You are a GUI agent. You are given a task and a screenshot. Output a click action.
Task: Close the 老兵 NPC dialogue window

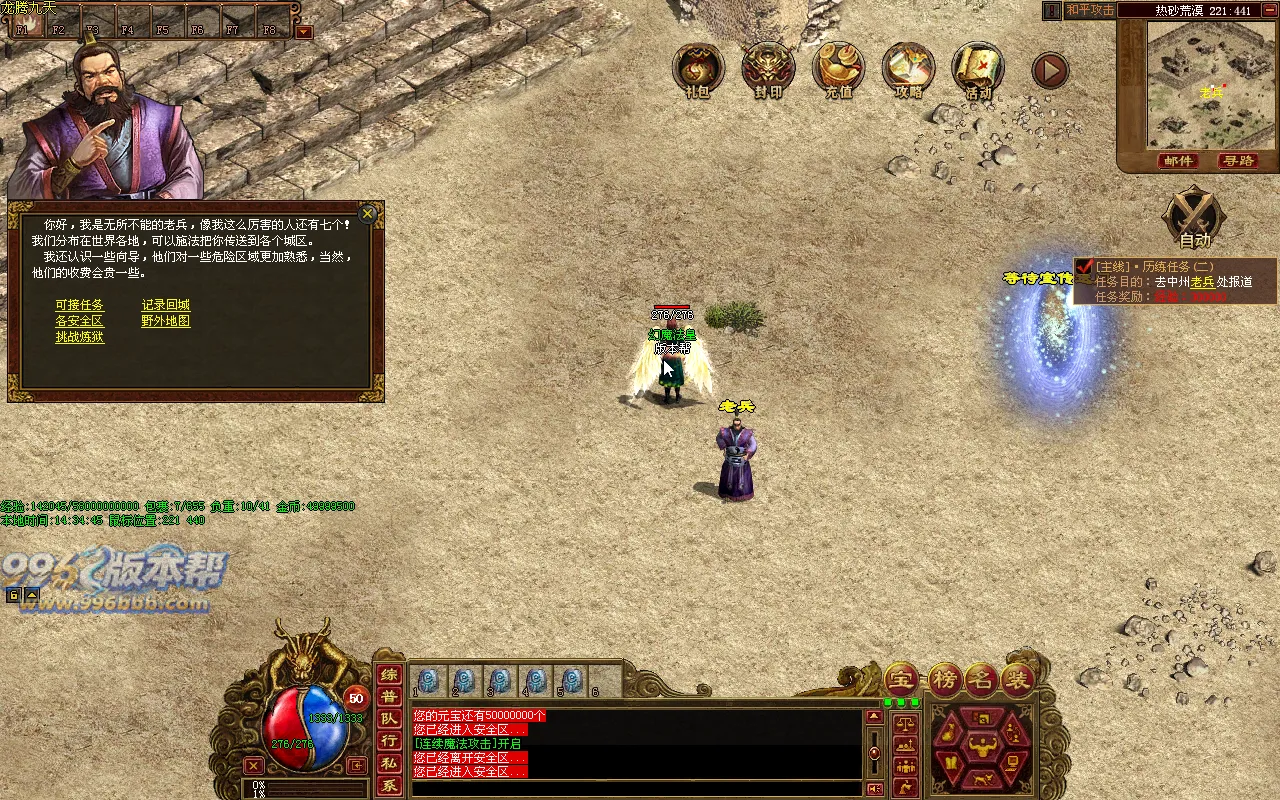point(368,213)
